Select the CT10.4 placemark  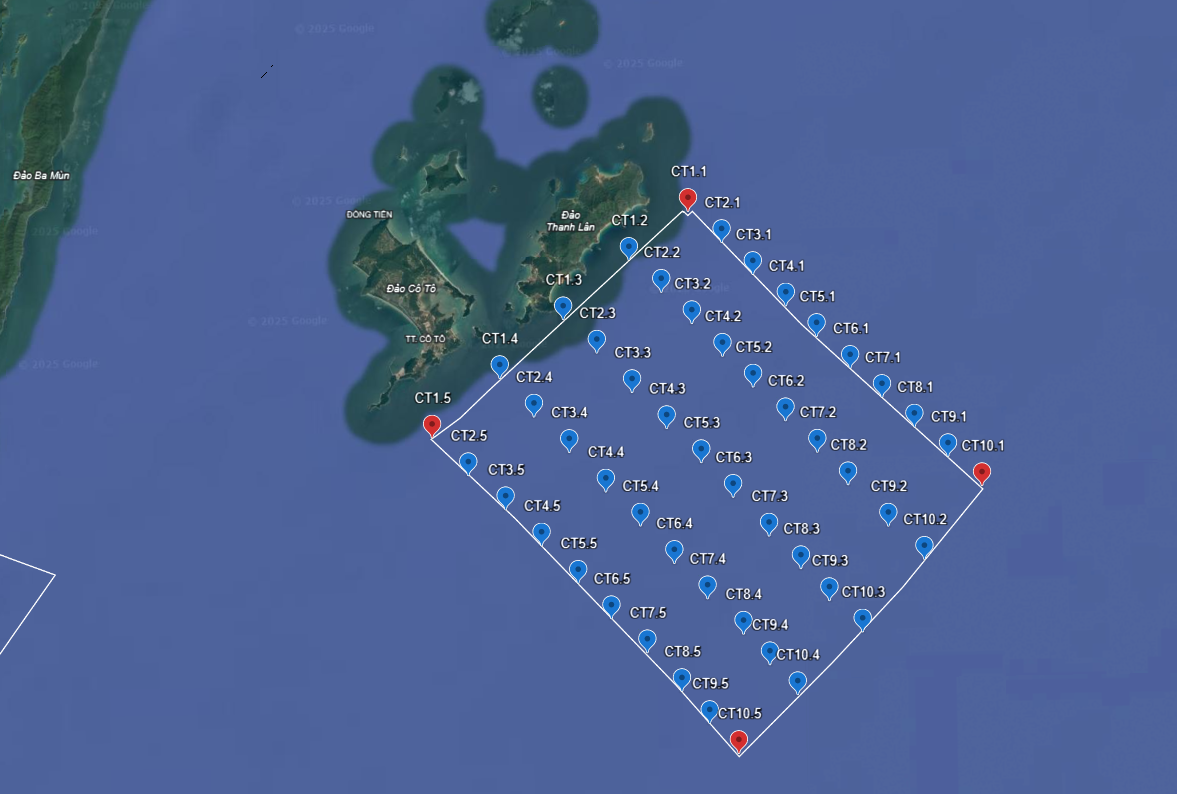(797, 681)
